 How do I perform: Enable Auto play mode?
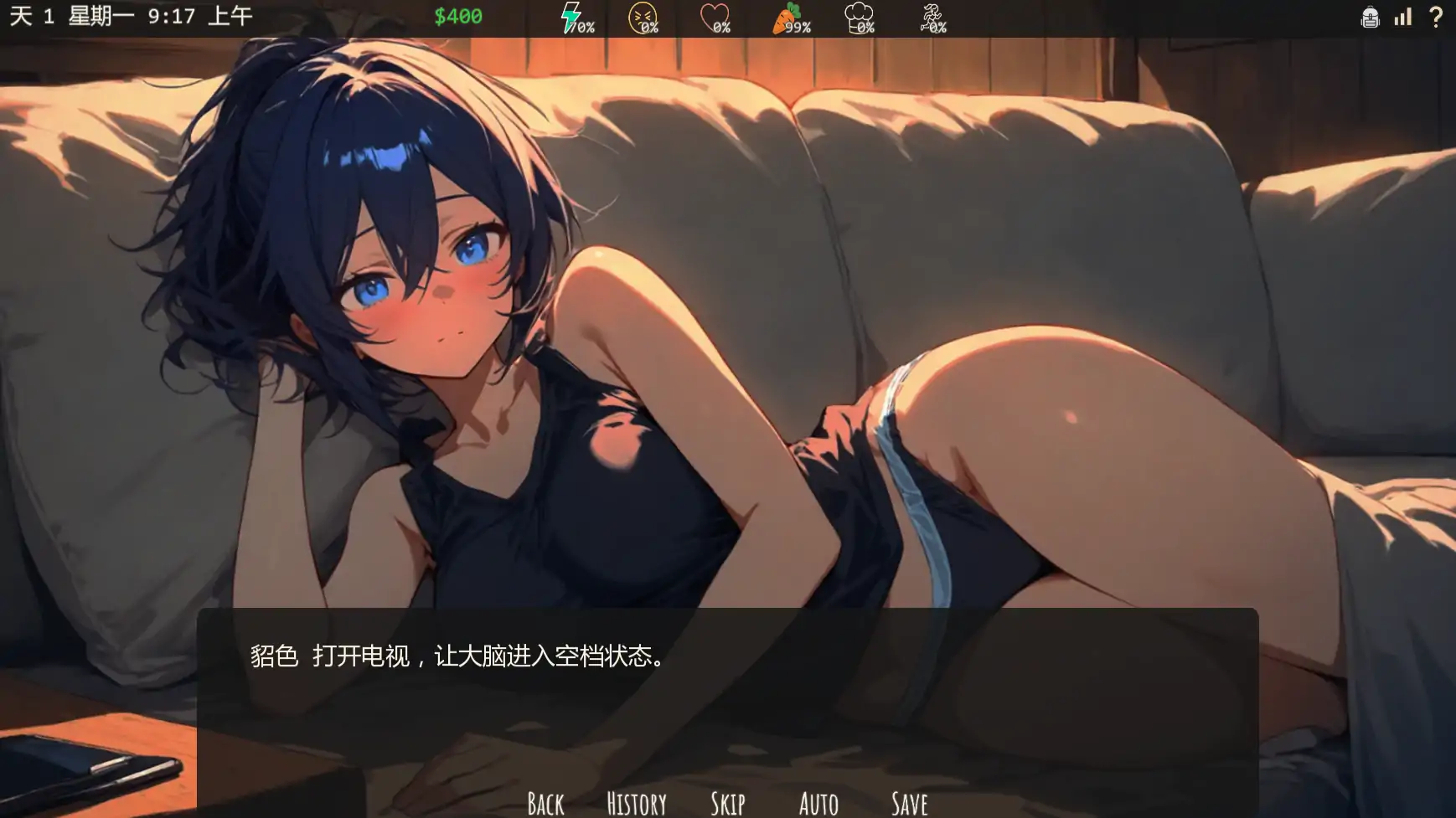coord(818,802)
